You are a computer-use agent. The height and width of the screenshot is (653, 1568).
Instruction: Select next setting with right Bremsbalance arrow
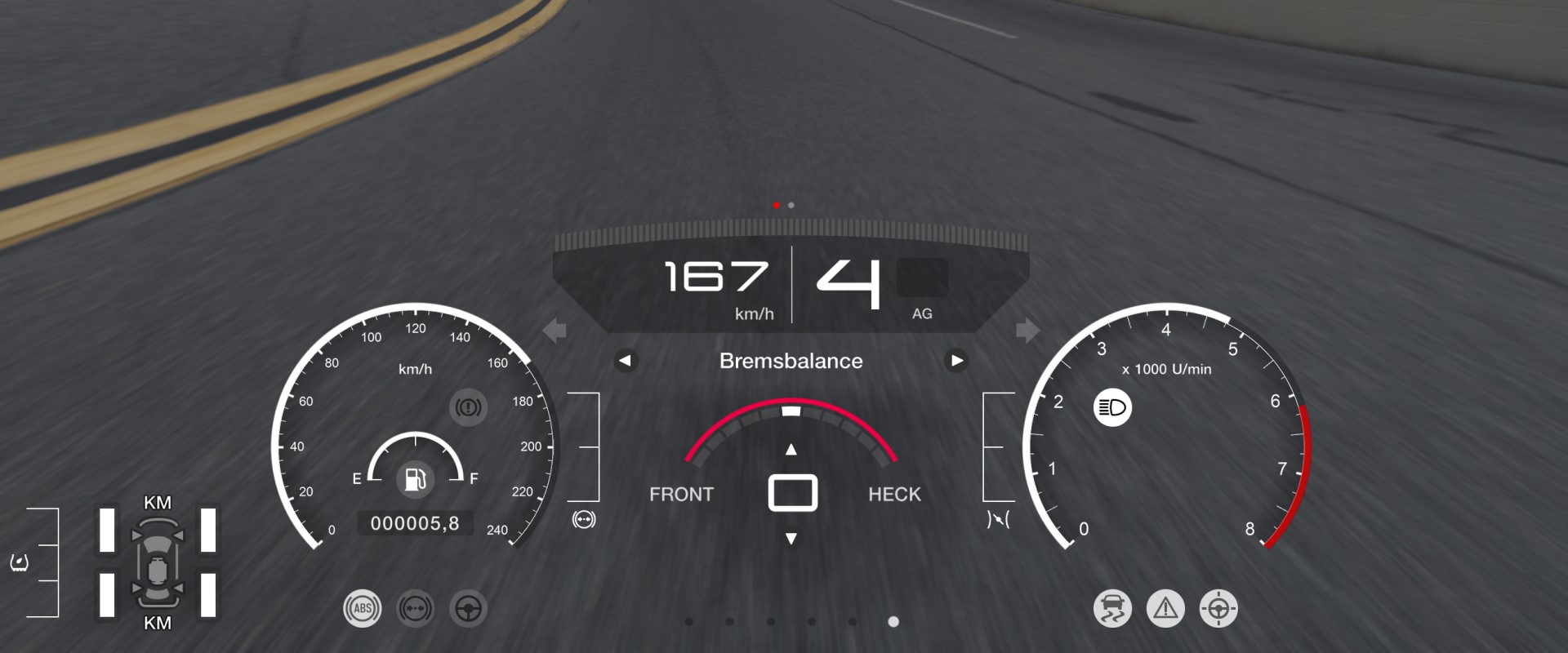pyautogui.click(x=956, y=360)
